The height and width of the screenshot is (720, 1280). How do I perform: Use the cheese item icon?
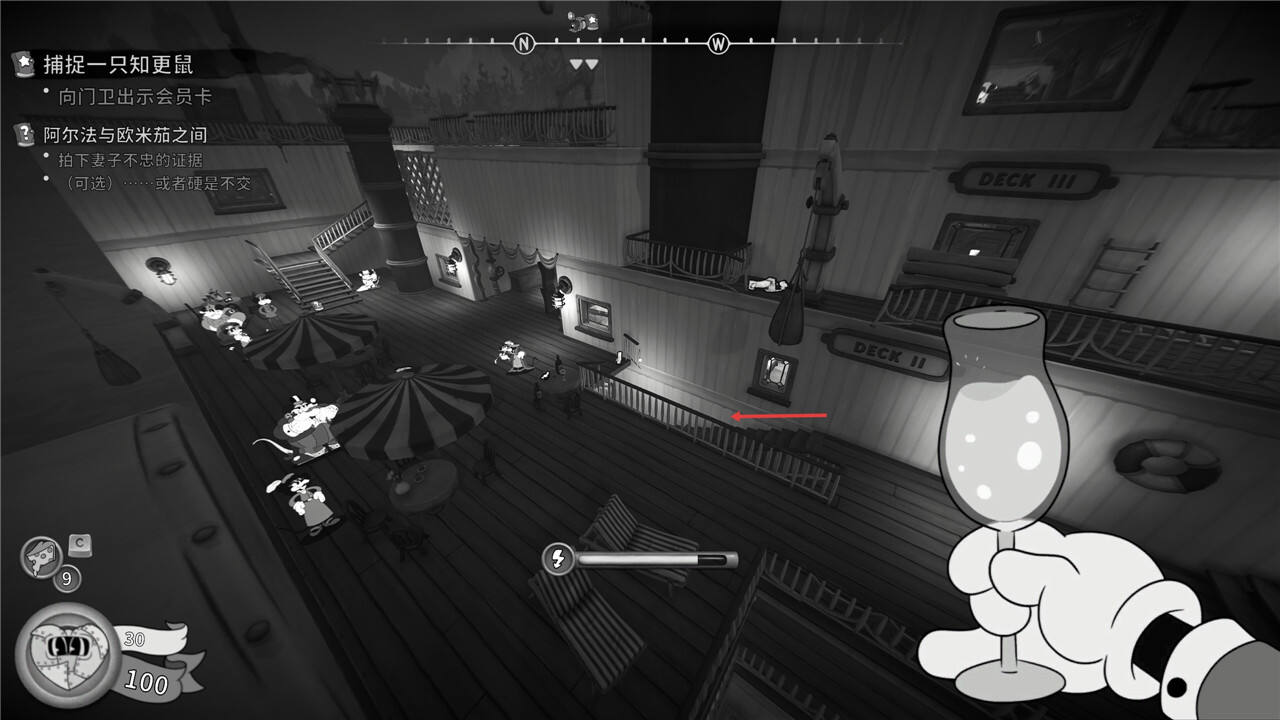41,558
